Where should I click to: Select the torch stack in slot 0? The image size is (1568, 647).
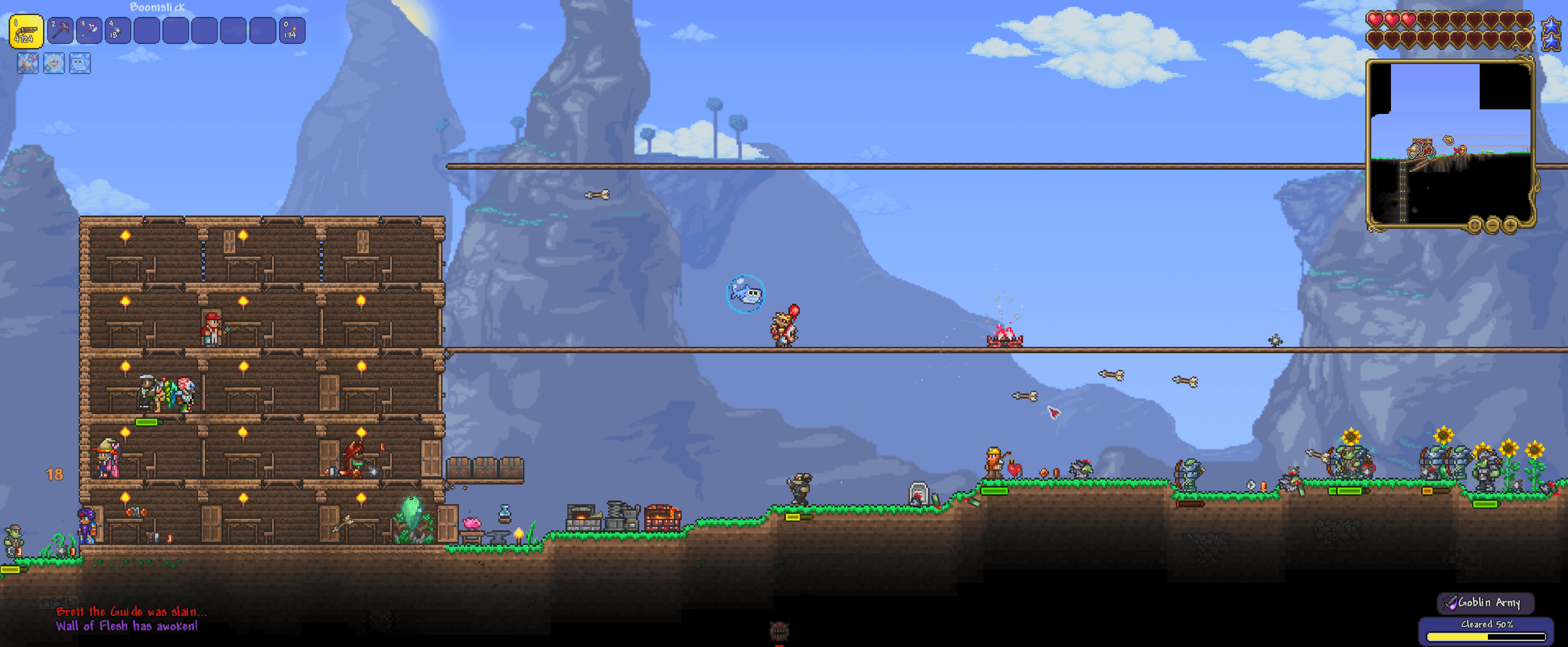[291, 31]
